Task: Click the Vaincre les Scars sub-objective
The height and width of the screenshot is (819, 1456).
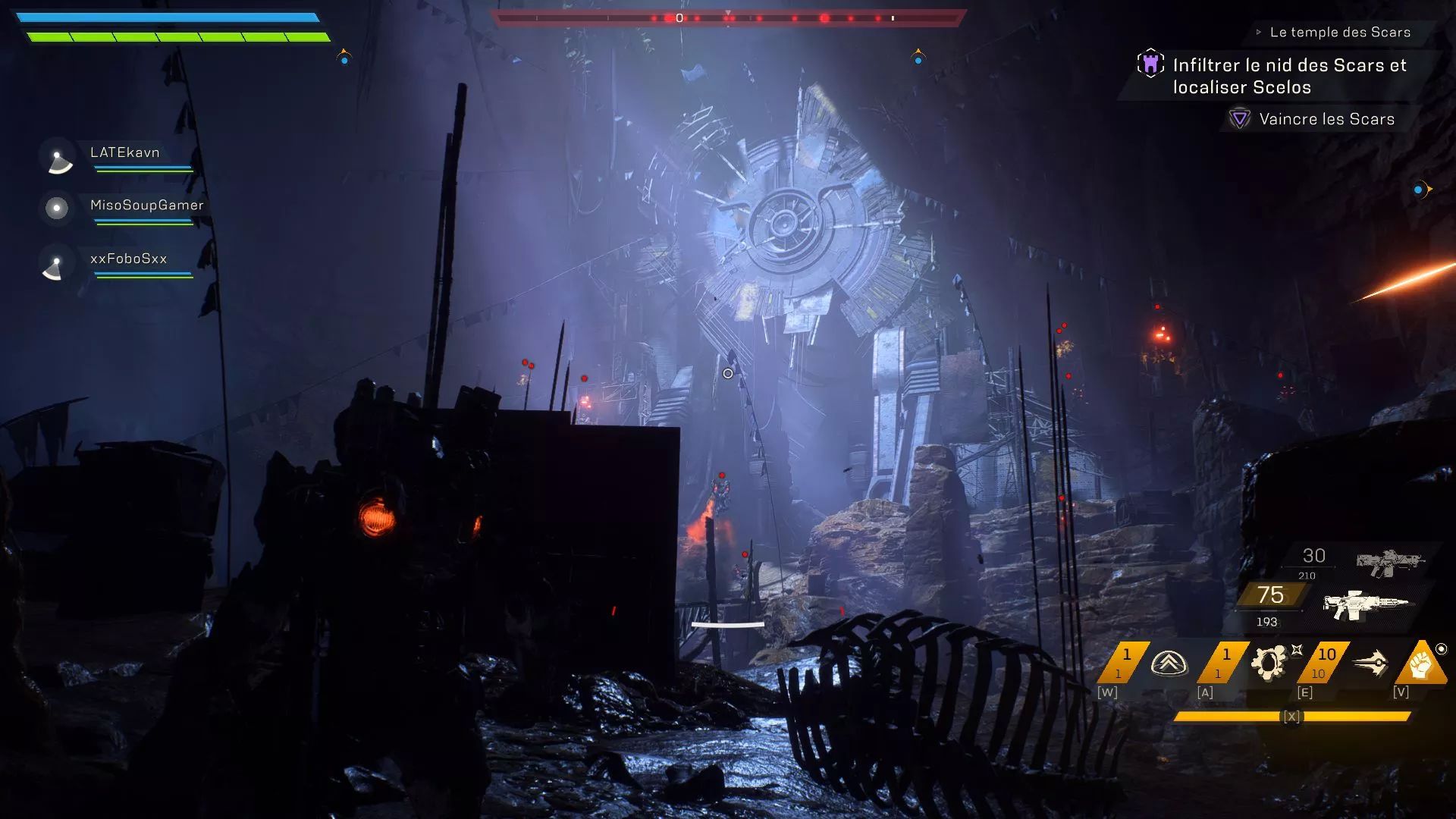Action: [x=1326, y=119]
